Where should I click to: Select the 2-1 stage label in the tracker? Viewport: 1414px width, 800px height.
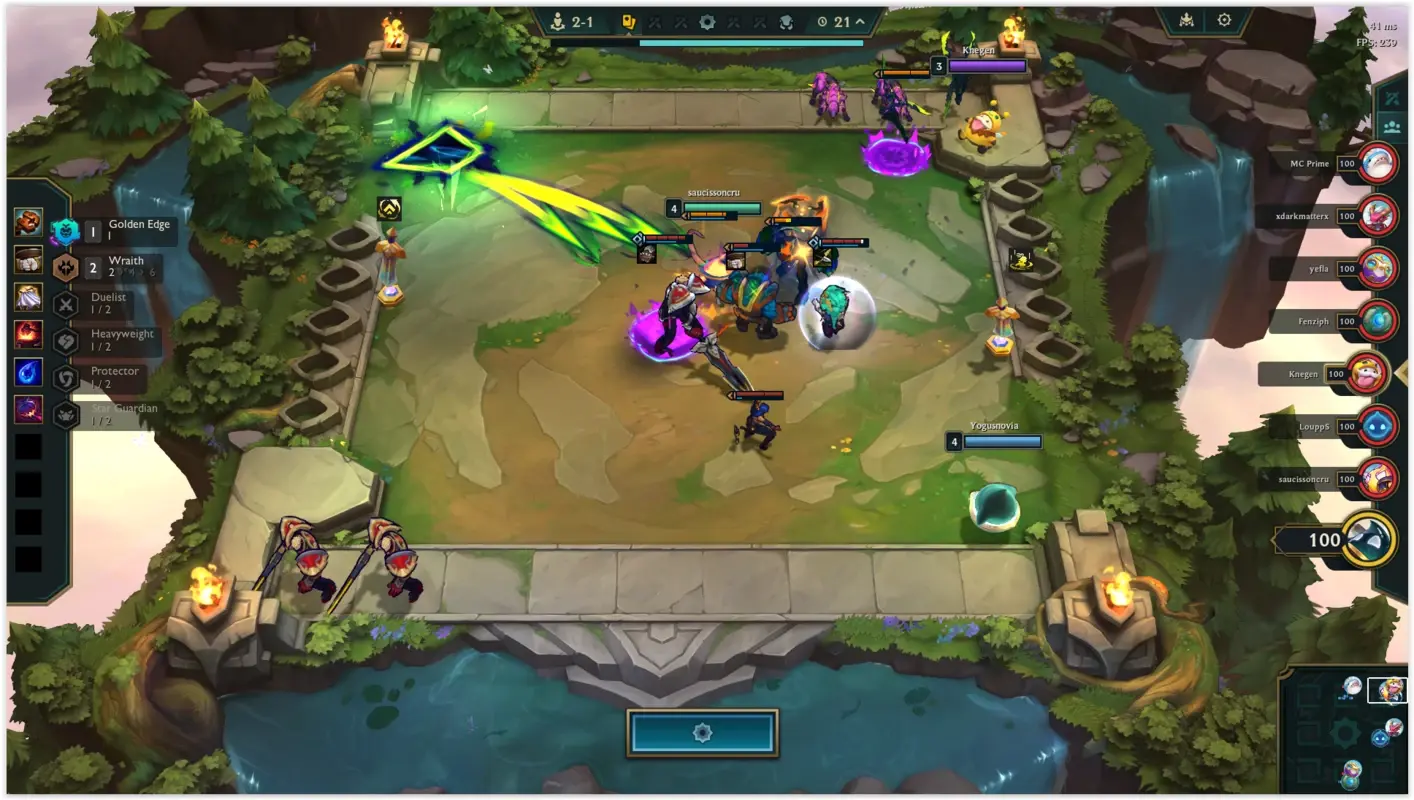[x=583, y=22]
